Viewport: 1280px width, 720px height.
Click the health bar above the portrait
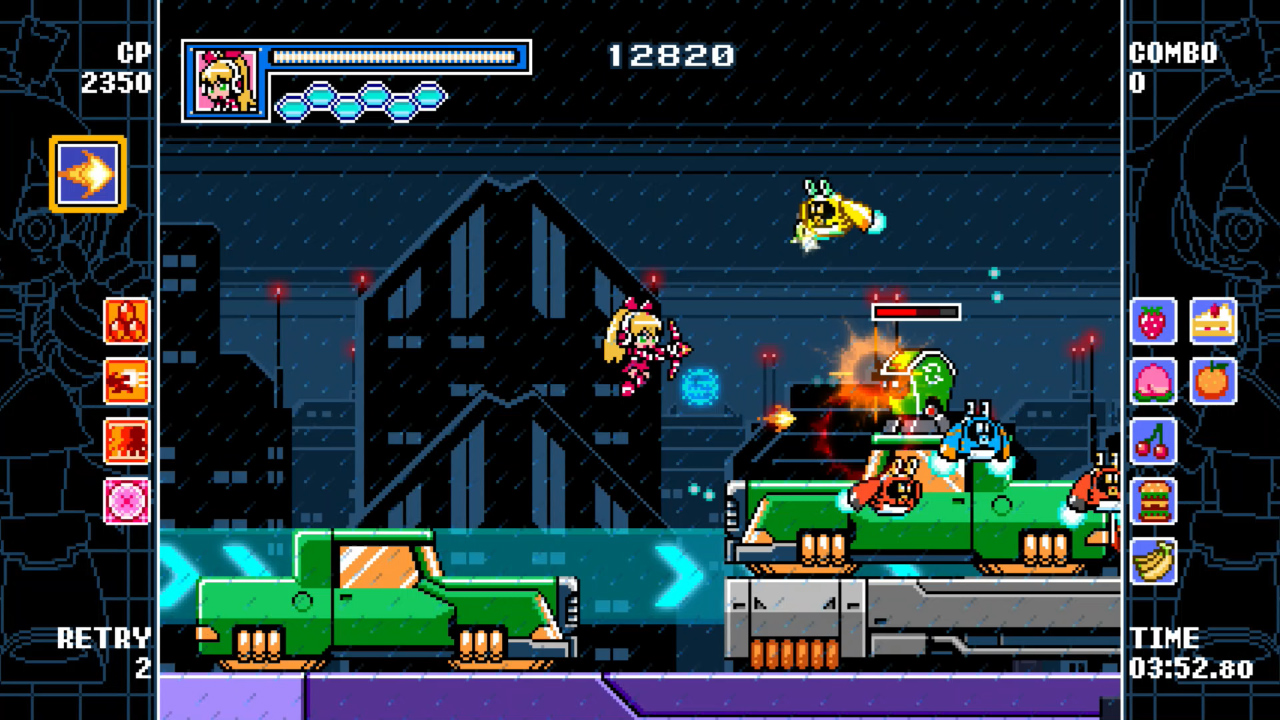coord(395,57)
